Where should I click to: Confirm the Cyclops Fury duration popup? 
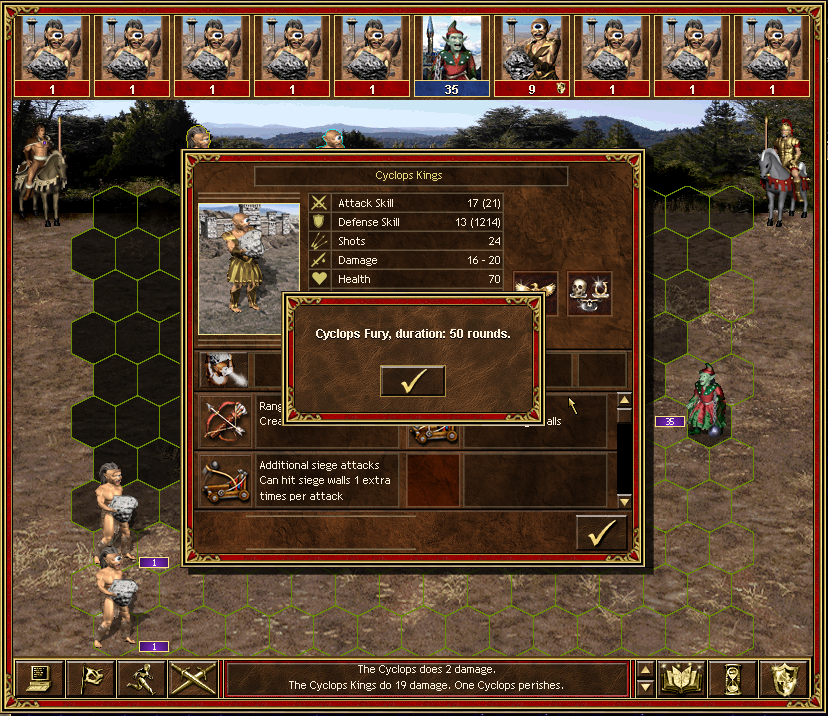click(412, 381)
